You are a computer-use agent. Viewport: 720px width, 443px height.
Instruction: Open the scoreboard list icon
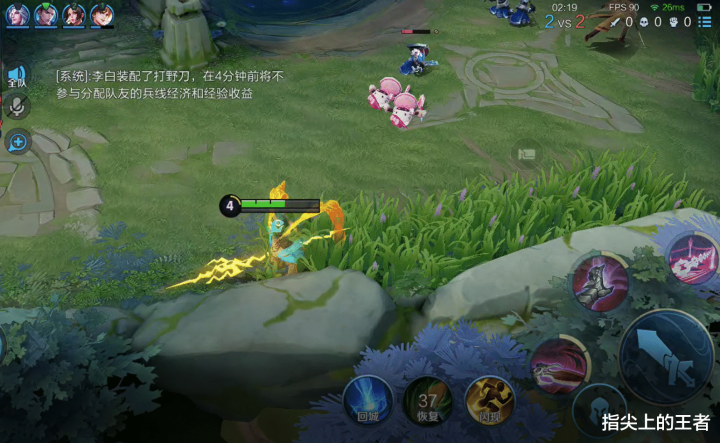pyautogui.click(x=706, y=22)
